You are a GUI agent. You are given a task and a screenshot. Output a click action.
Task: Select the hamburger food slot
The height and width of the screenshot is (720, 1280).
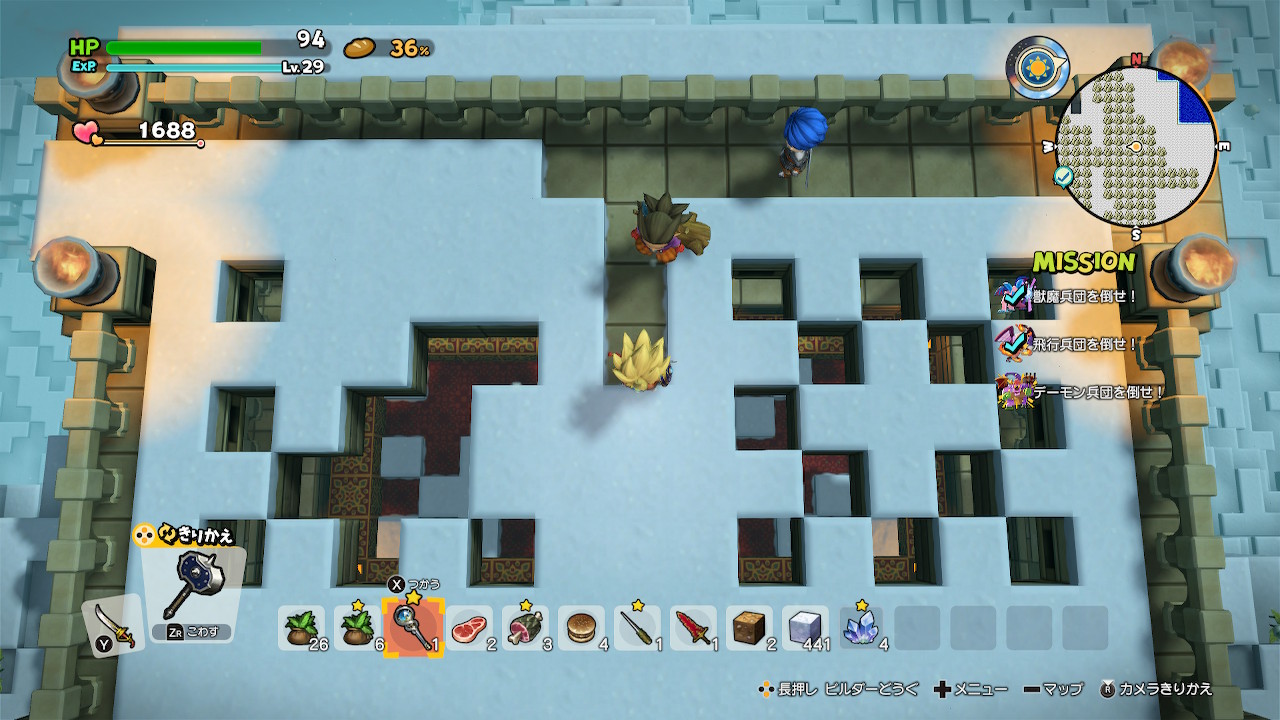[582, 629]
